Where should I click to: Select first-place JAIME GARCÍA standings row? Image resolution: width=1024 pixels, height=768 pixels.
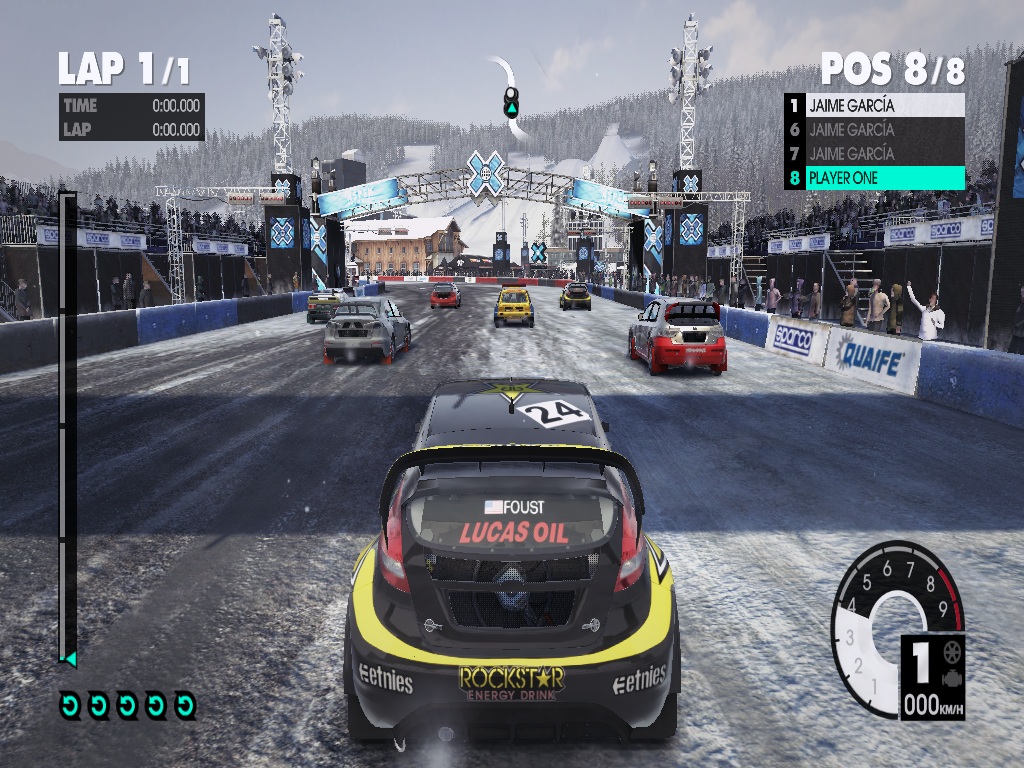[x=875, y=105]
